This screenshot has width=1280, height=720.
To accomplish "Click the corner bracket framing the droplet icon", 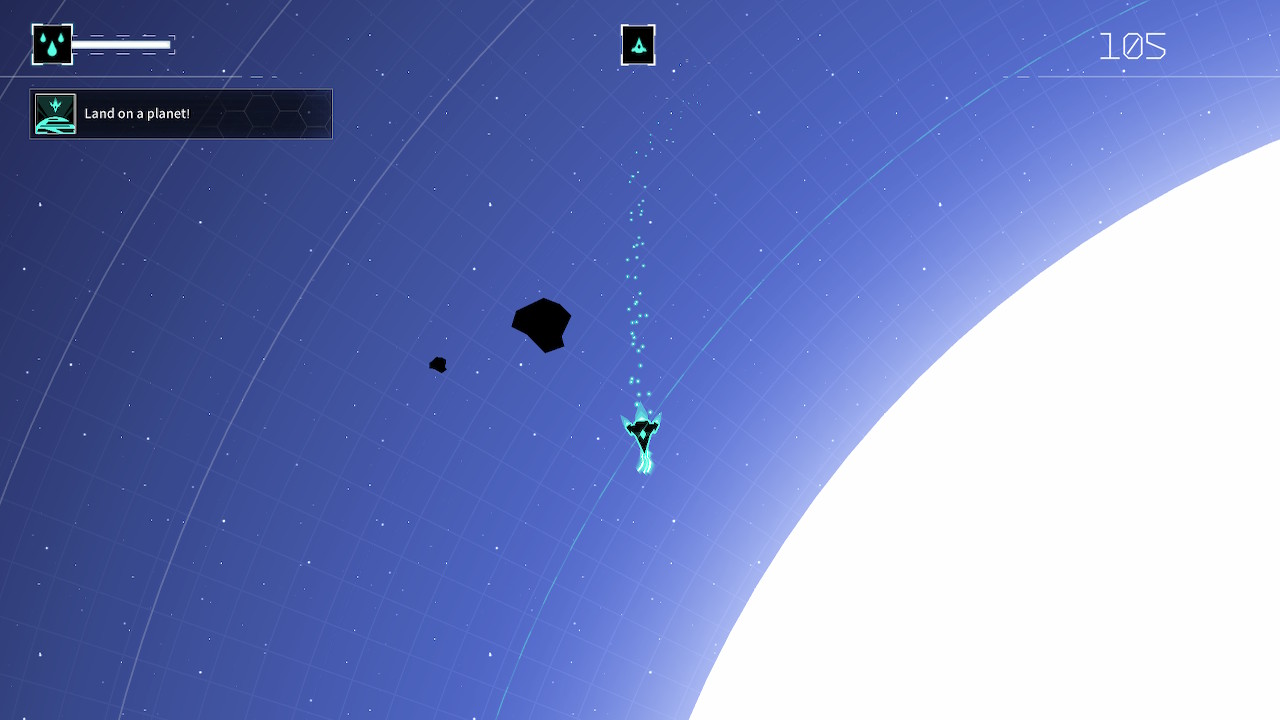I will [31, 24].
